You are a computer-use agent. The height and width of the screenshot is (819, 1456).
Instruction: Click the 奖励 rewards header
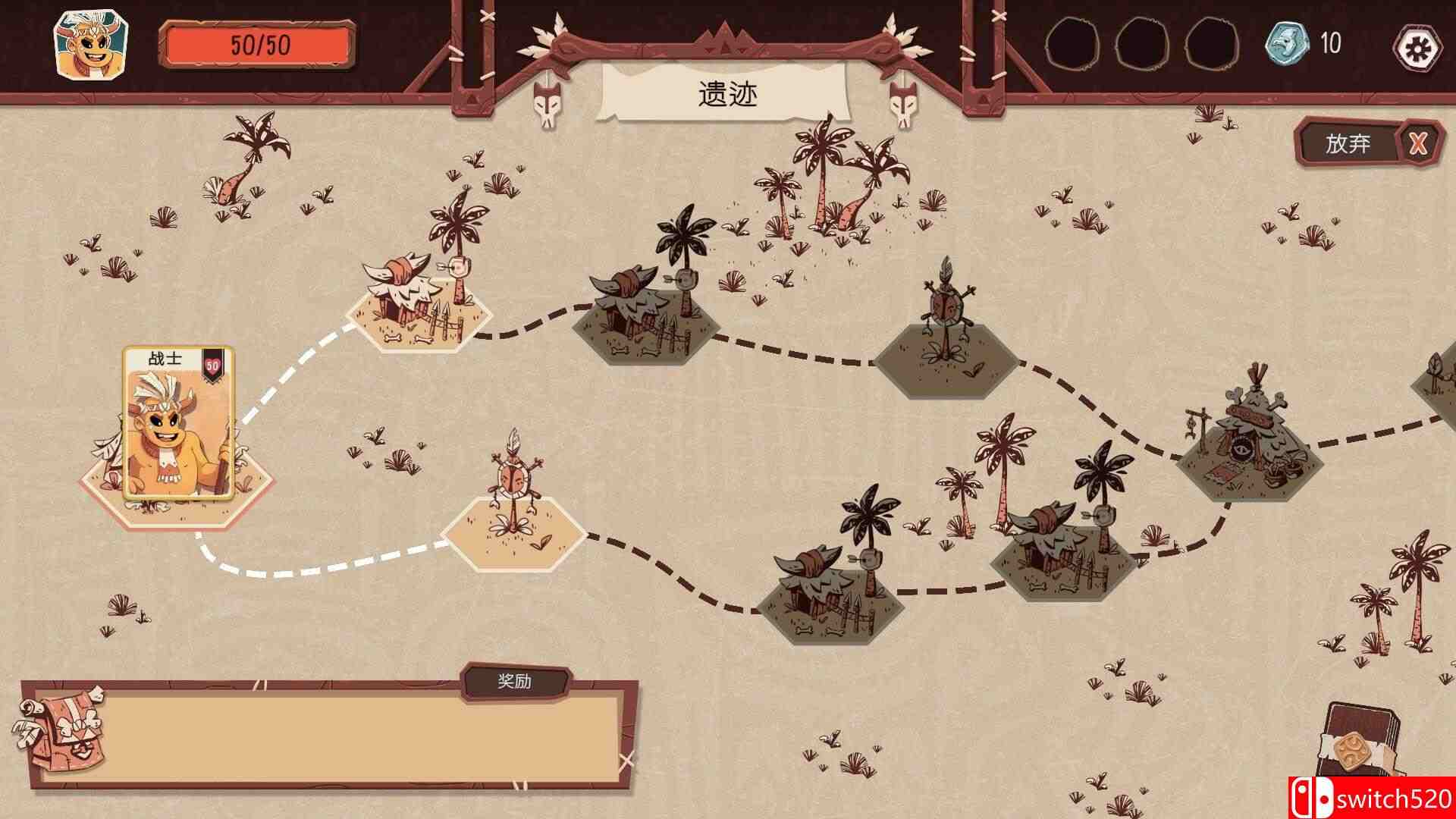[516, 682]
